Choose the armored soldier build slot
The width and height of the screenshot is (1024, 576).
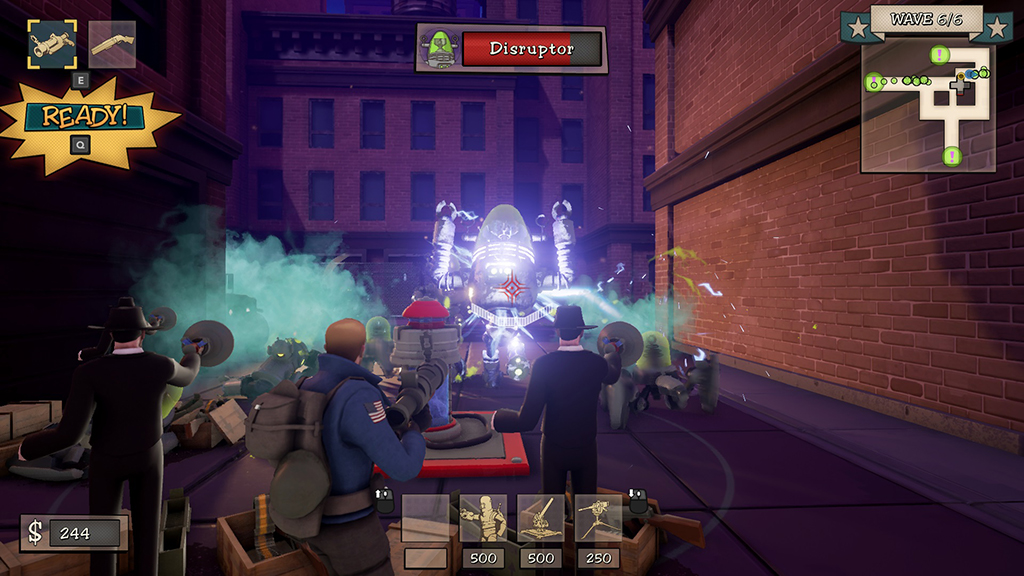[483, 519]
